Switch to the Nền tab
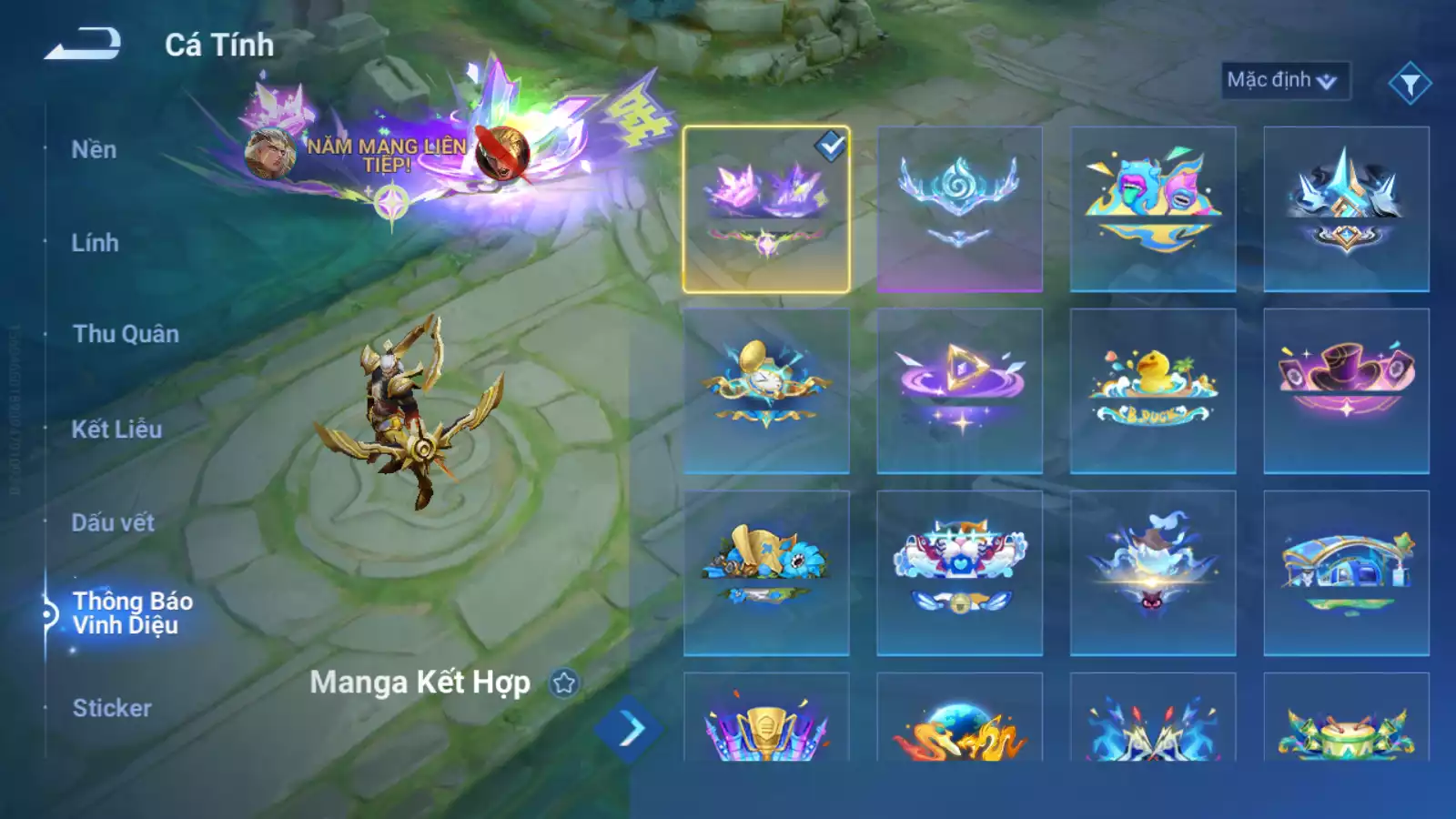This screenshot has height=819, width=1456. pyautogui.click(x=95, y=149)
